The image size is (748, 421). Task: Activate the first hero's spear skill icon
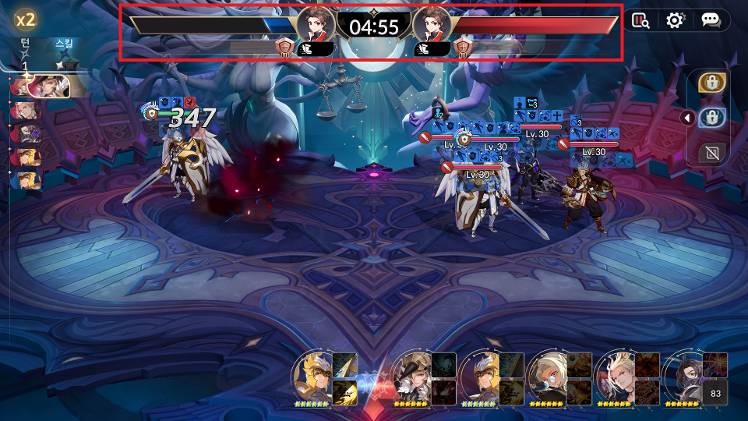click(344, 366)
